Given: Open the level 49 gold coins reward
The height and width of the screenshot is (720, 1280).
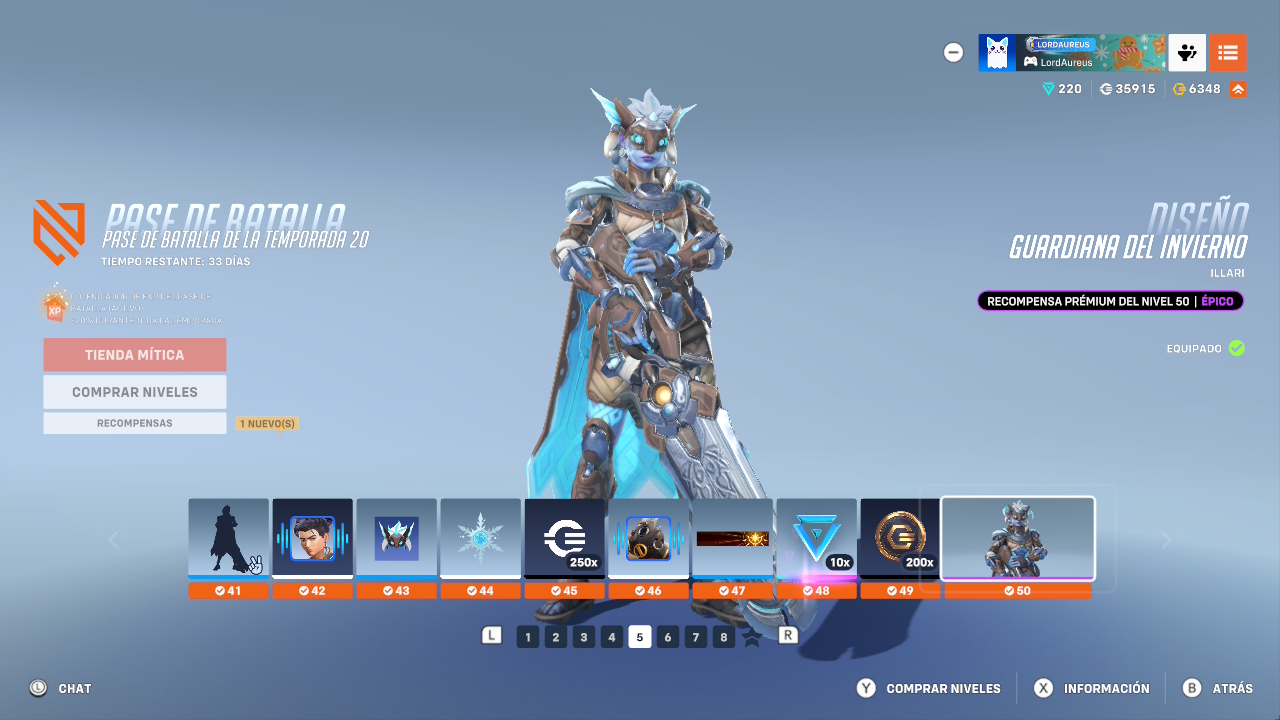Looking at the screenshot, I should pos(901,538).
